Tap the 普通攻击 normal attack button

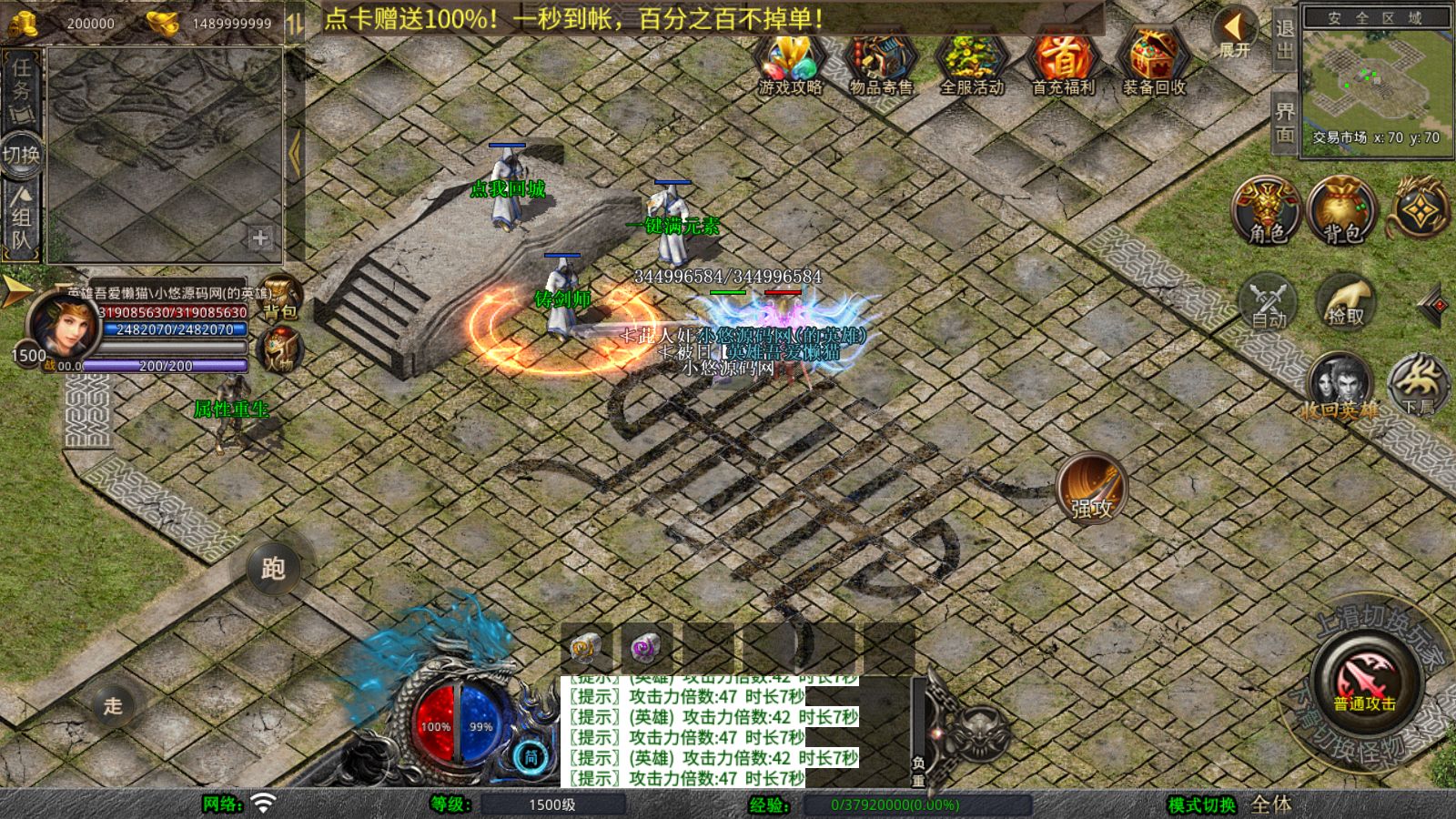point(1364,681)
